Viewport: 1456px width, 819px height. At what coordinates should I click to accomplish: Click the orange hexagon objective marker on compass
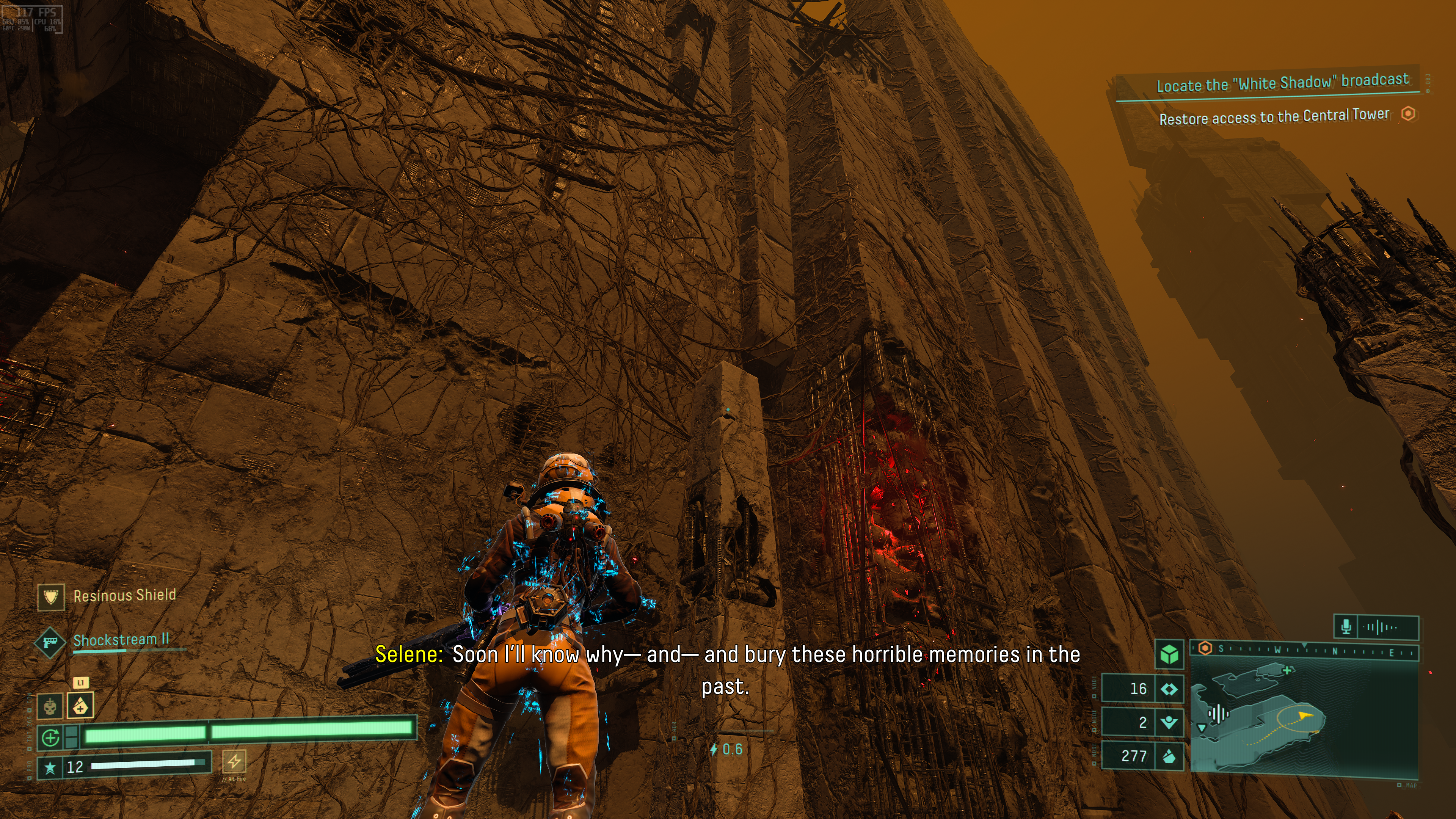(x=1205, y=648)
